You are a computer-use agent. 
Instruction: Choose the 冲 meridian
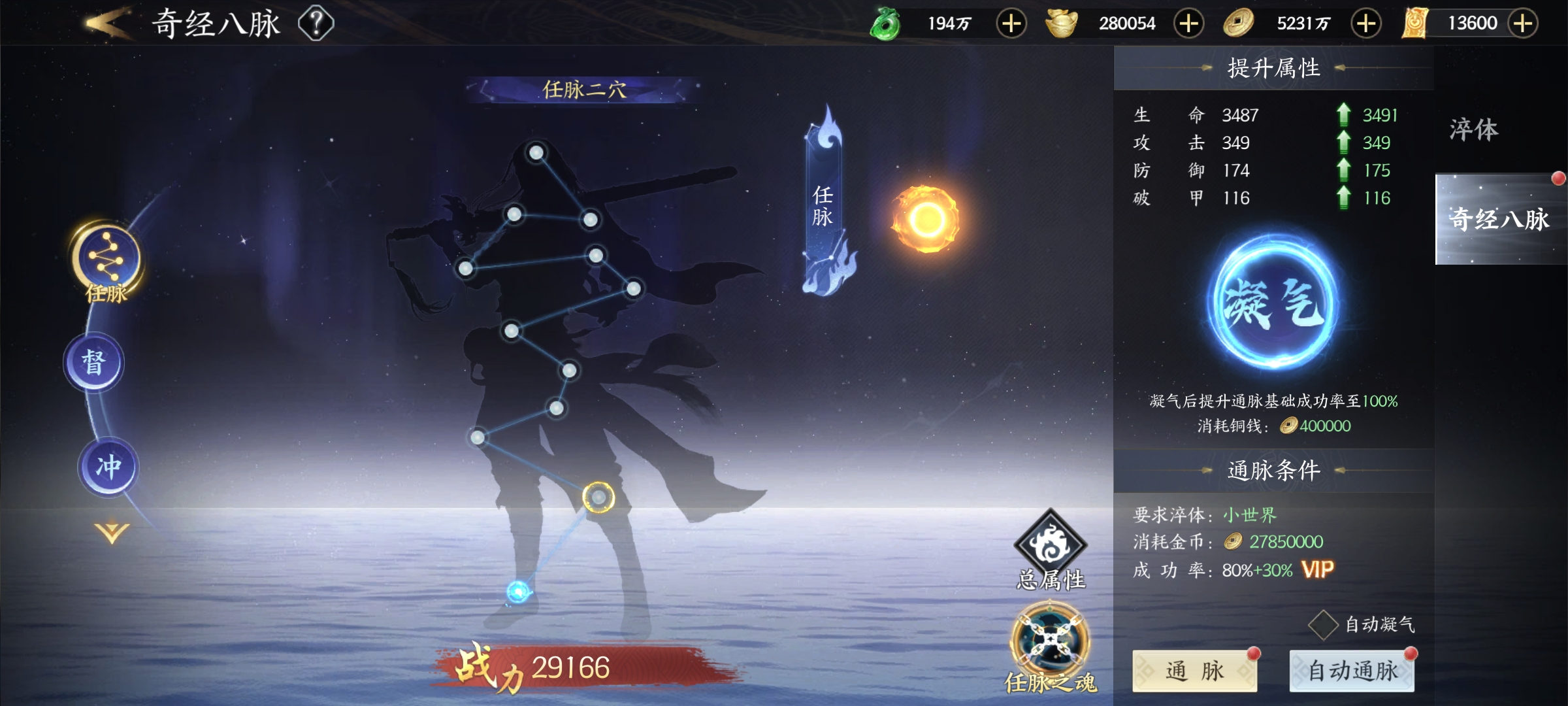(108, 467)
